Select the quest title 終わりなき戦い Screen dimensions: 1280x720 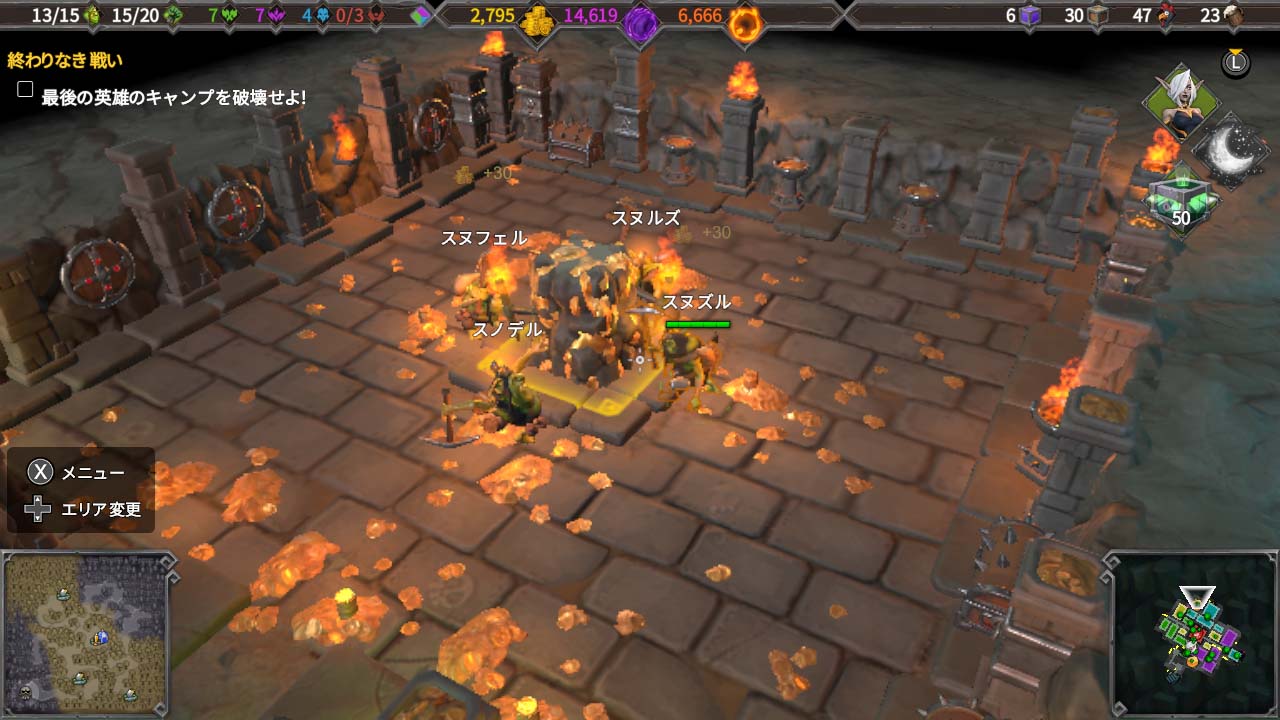click(x=65, y=60)
